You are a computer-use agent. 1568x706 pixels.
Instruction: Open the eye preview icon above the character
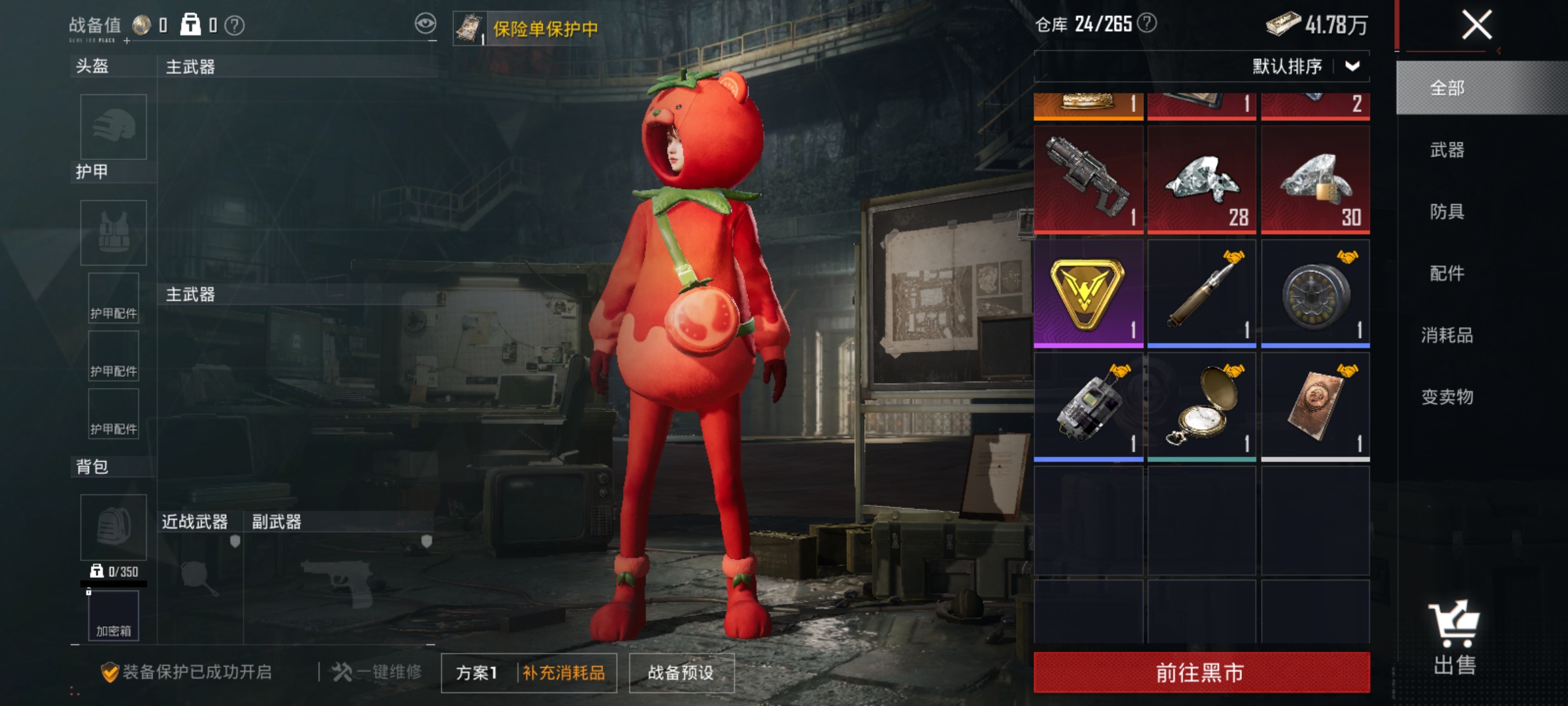tap(425, 24)
